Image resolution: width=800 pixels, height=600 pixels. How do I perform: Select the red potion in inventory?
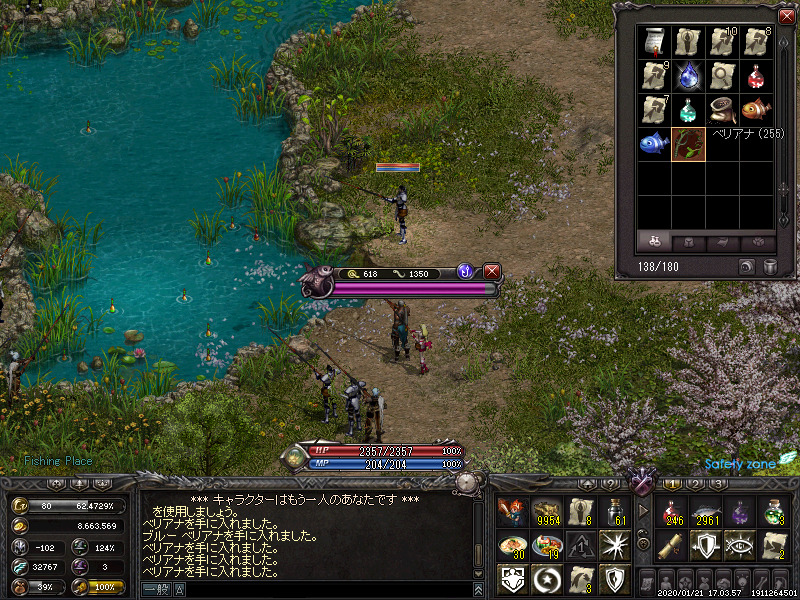[x=757, y=75]
